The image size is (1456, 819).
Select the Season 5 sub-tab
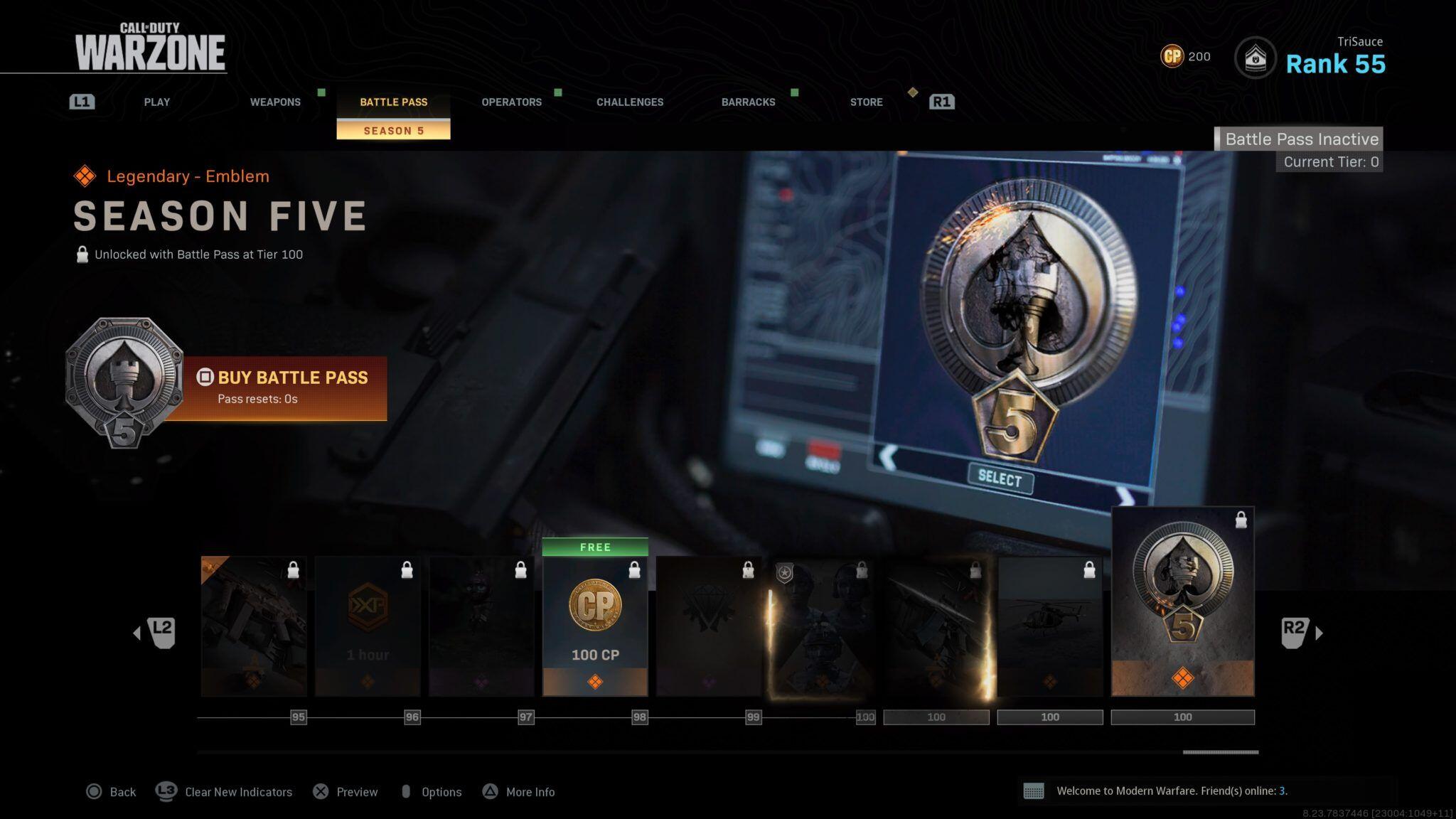pos(393,131)
